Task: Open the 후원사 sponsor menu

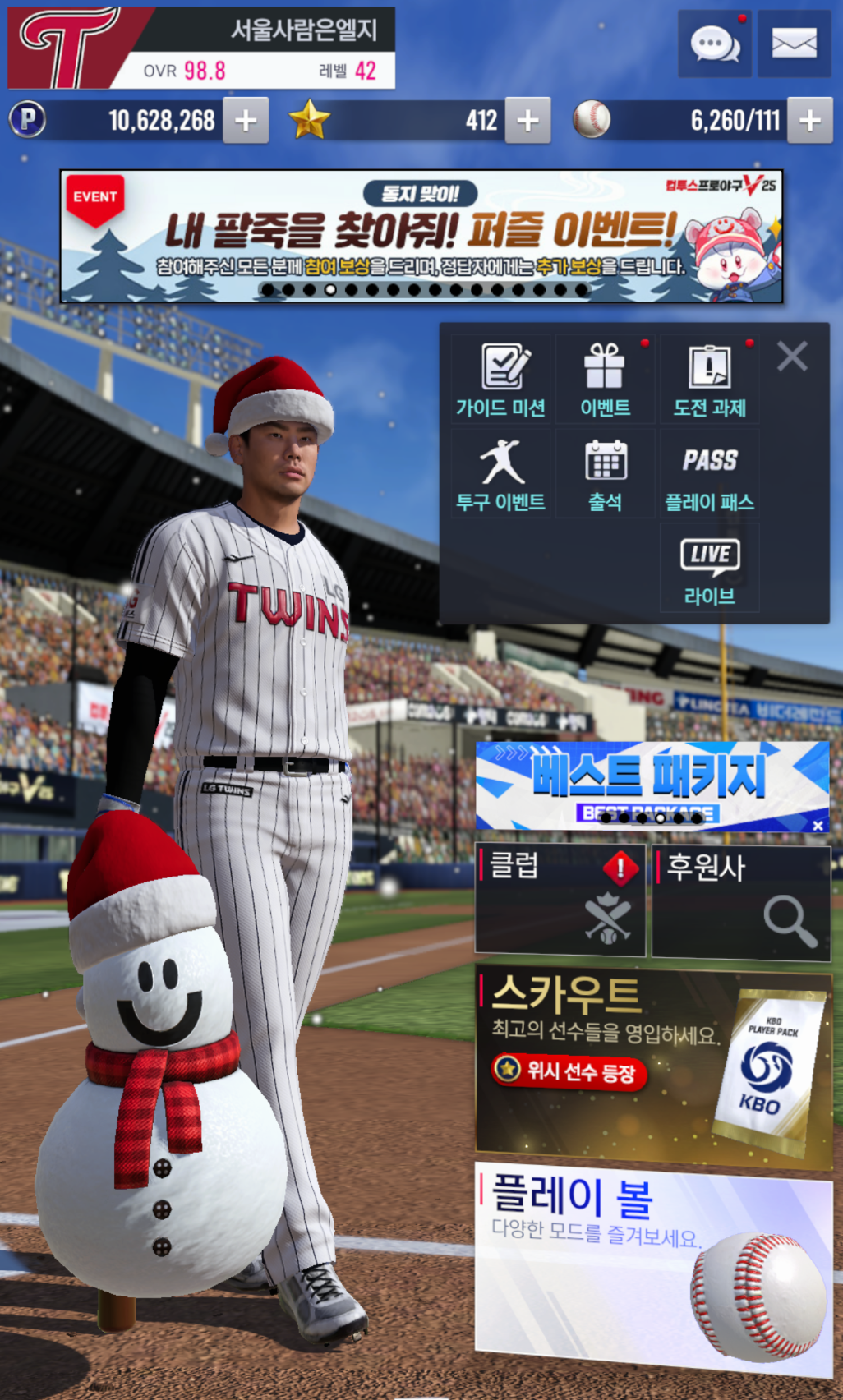Action: click(740, 900)
